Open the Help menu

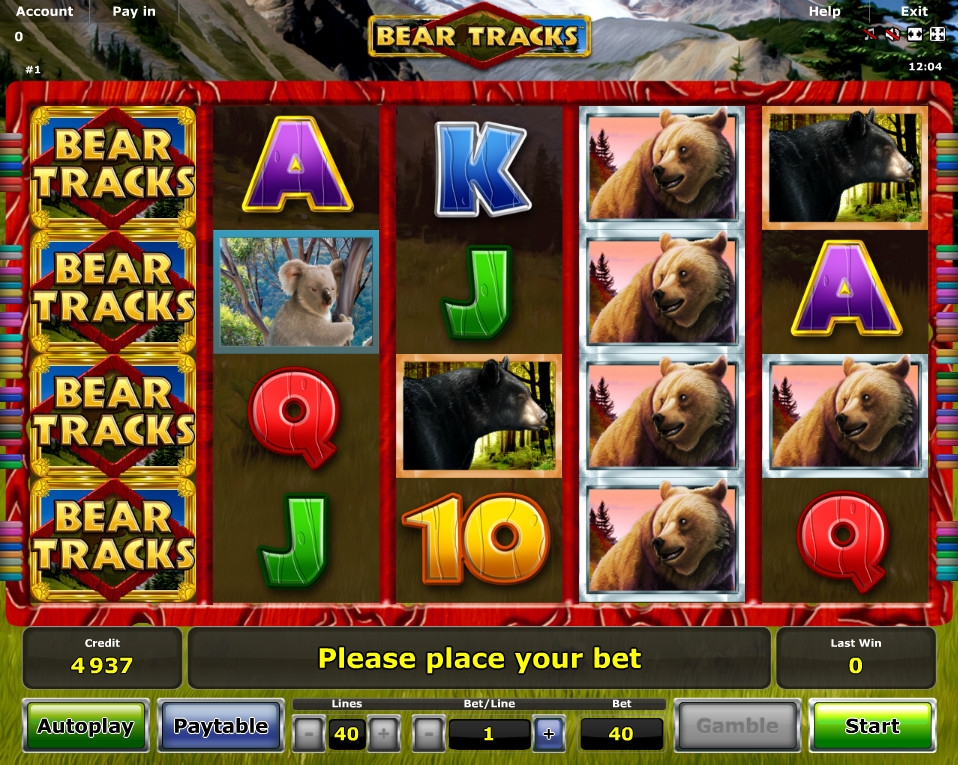coord(824,11)
